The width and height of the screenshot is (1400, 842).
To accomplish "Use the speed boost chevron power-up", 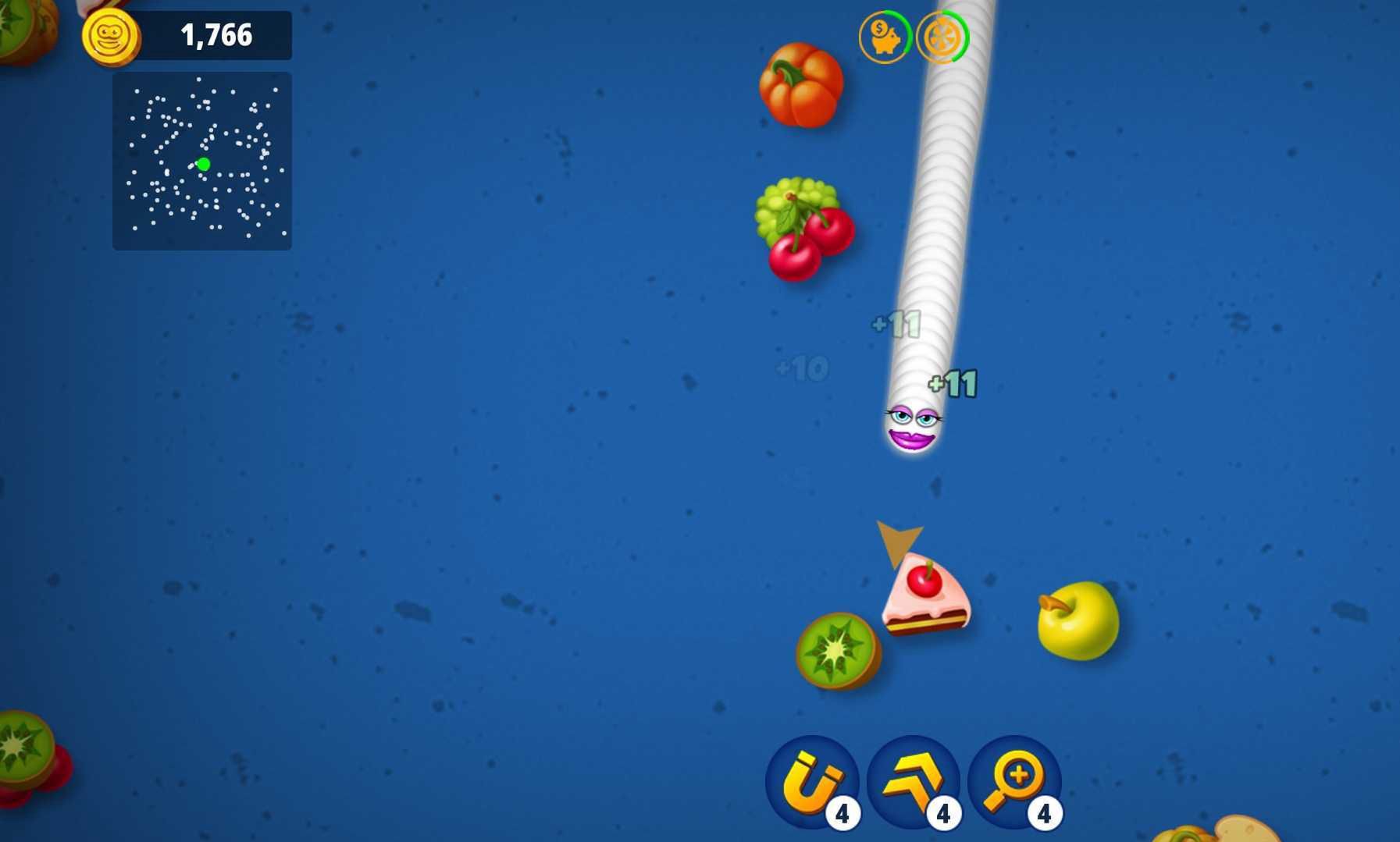I will pyautogui.click(x=913, y=781).
